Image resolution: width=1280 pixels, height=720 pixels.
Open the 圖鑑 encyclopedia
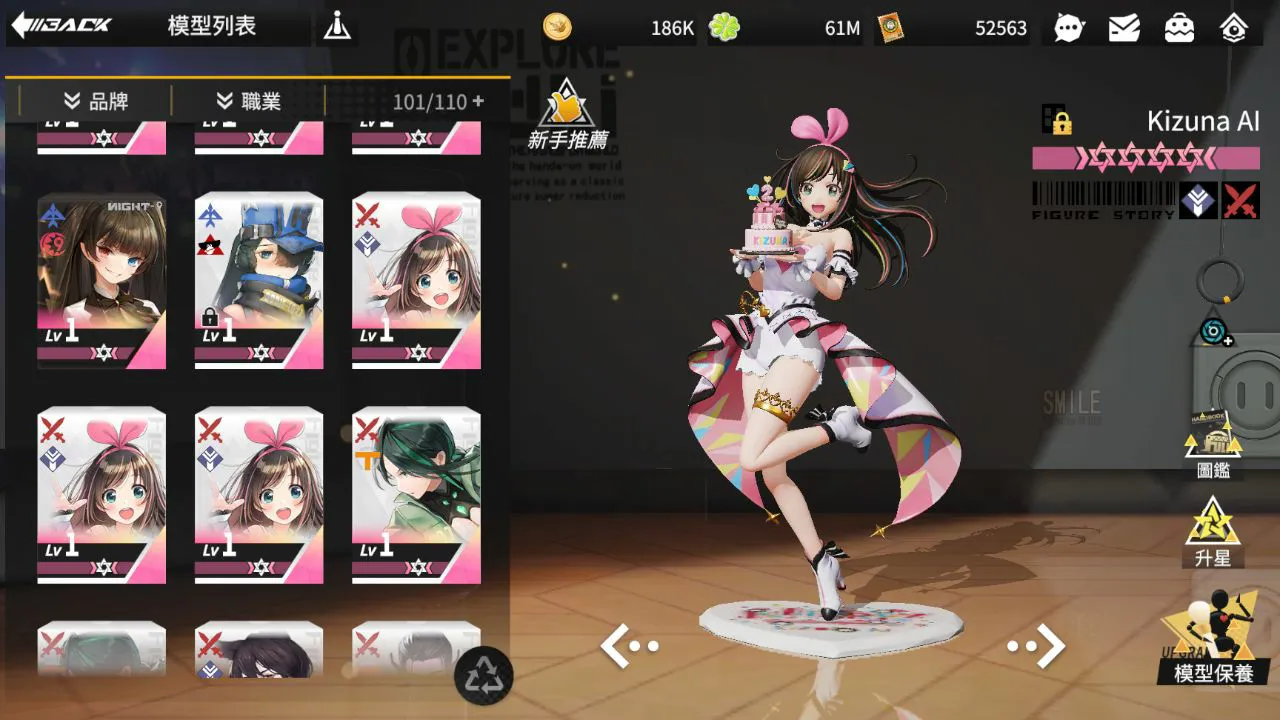[1213, 446]
